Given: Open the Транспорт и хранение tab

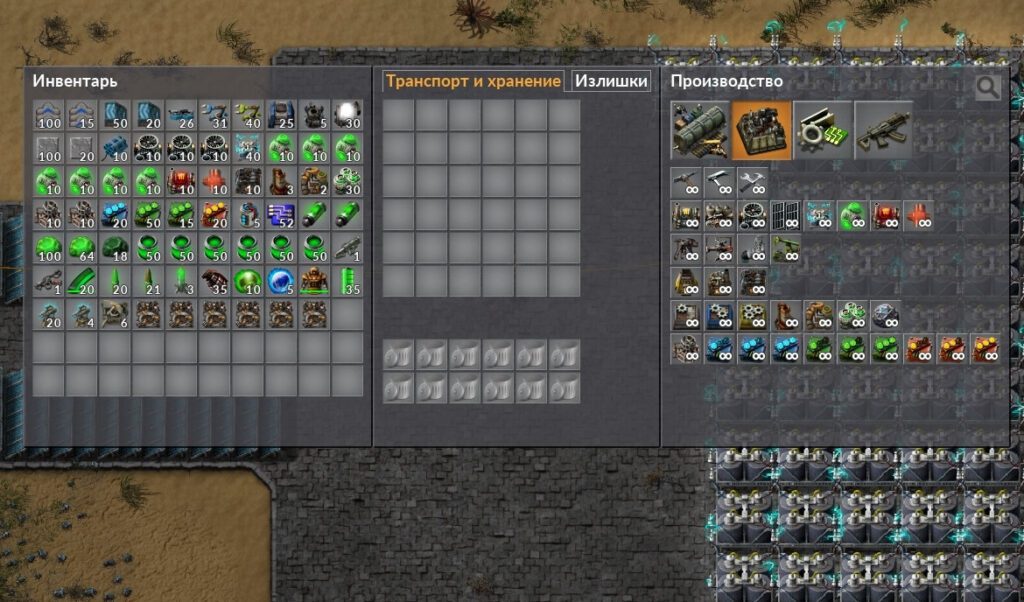Looking at the screenshot, I should click(473, 82).
